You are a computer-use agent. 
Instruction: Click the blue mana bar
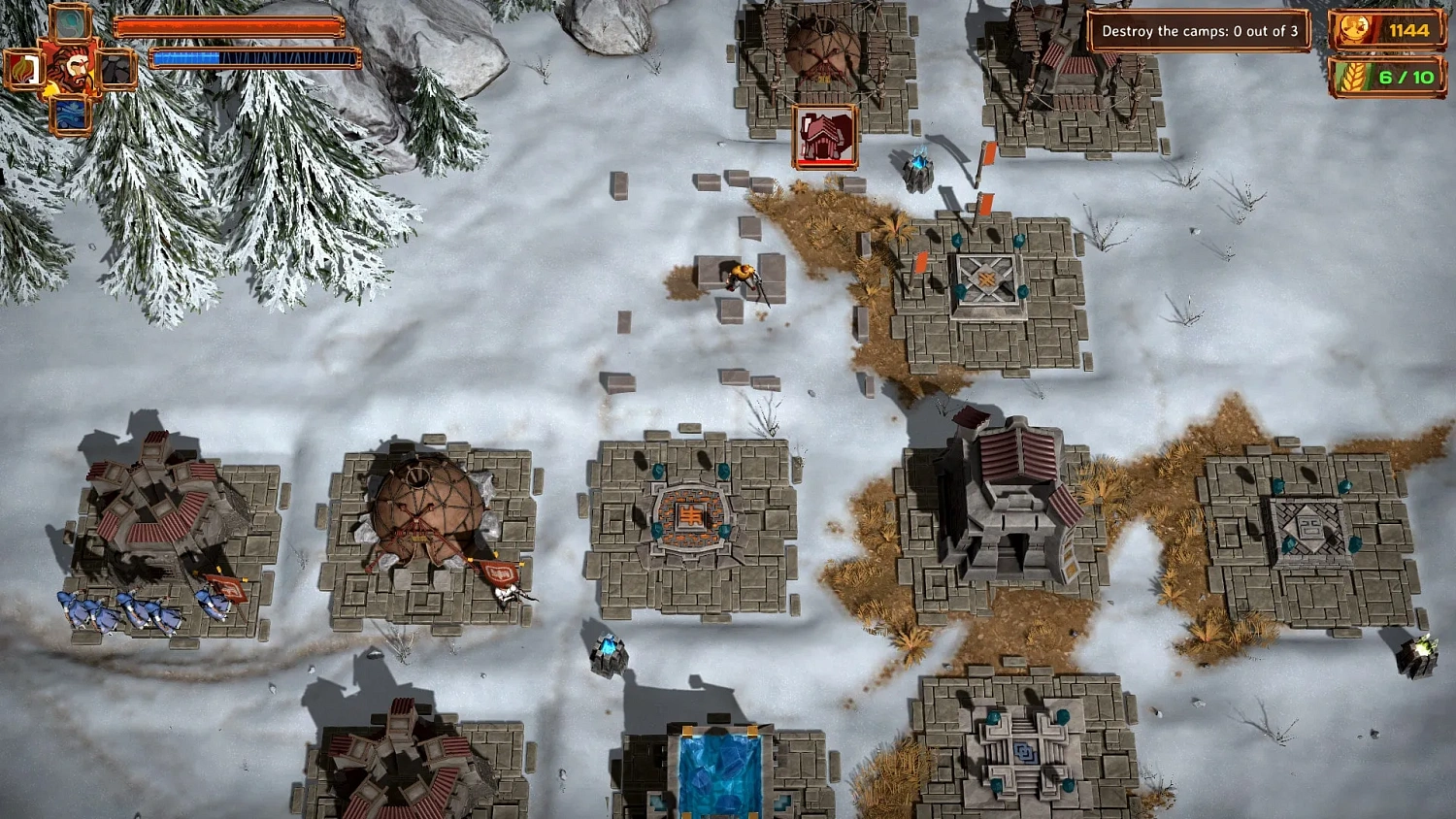coord(254,58)
